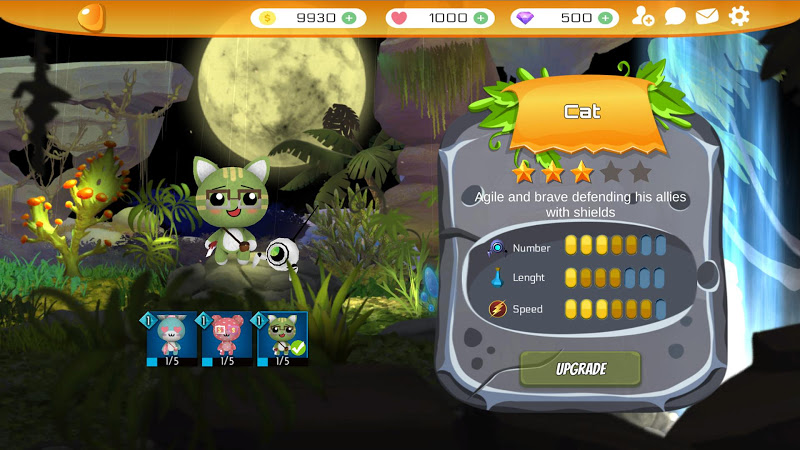
Task: Open the add friend menu
Action: coord(643,16)
